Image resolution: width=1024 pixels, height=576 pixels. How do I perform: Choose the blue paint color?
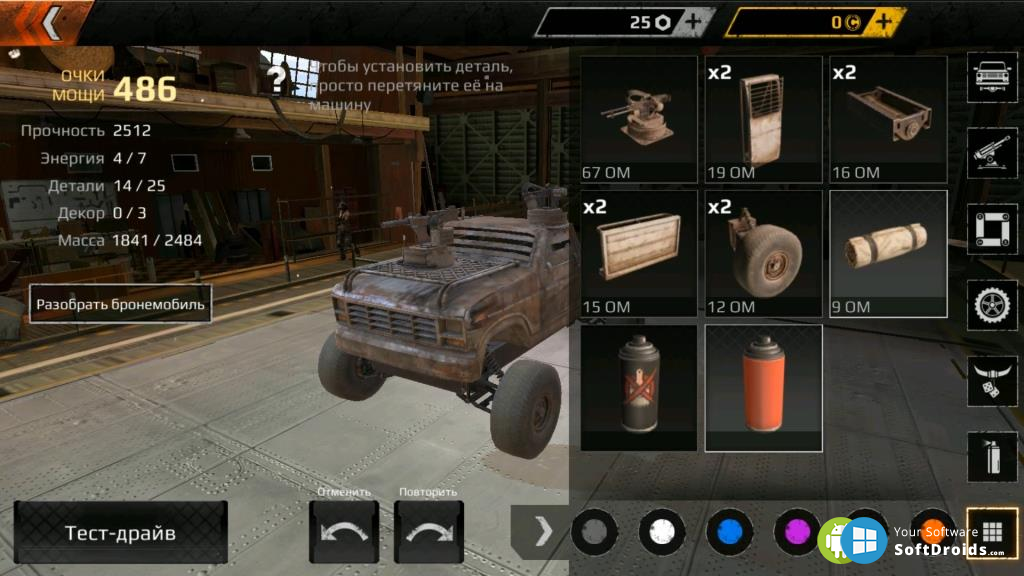click(729, 532)
